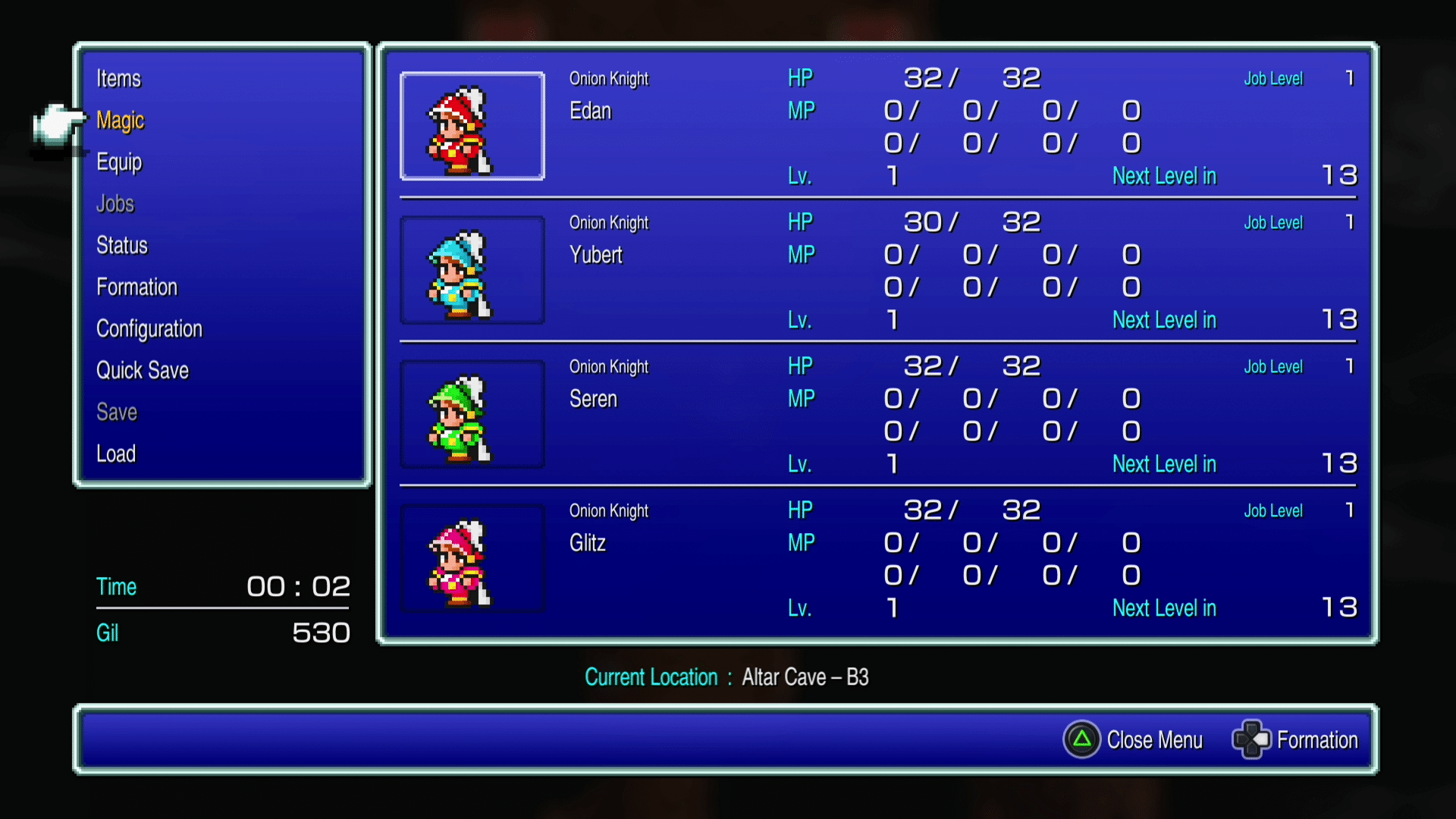Screen dimensions: 1456x819
Task: Click the Gil amount showing 530
Action: (x=322, y=632)
